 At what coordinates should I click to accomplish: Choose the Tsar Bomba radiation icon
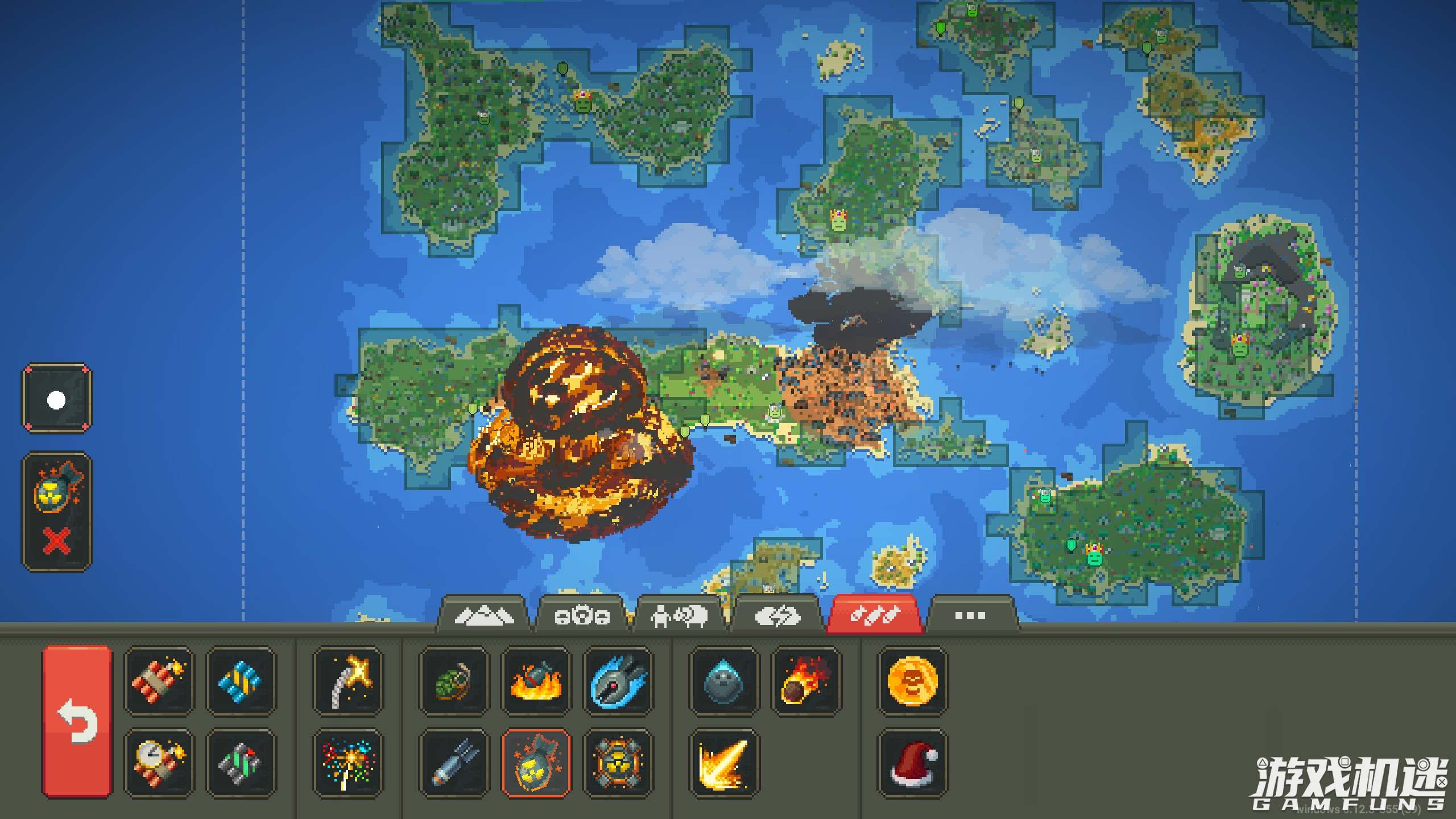(618, 763)
